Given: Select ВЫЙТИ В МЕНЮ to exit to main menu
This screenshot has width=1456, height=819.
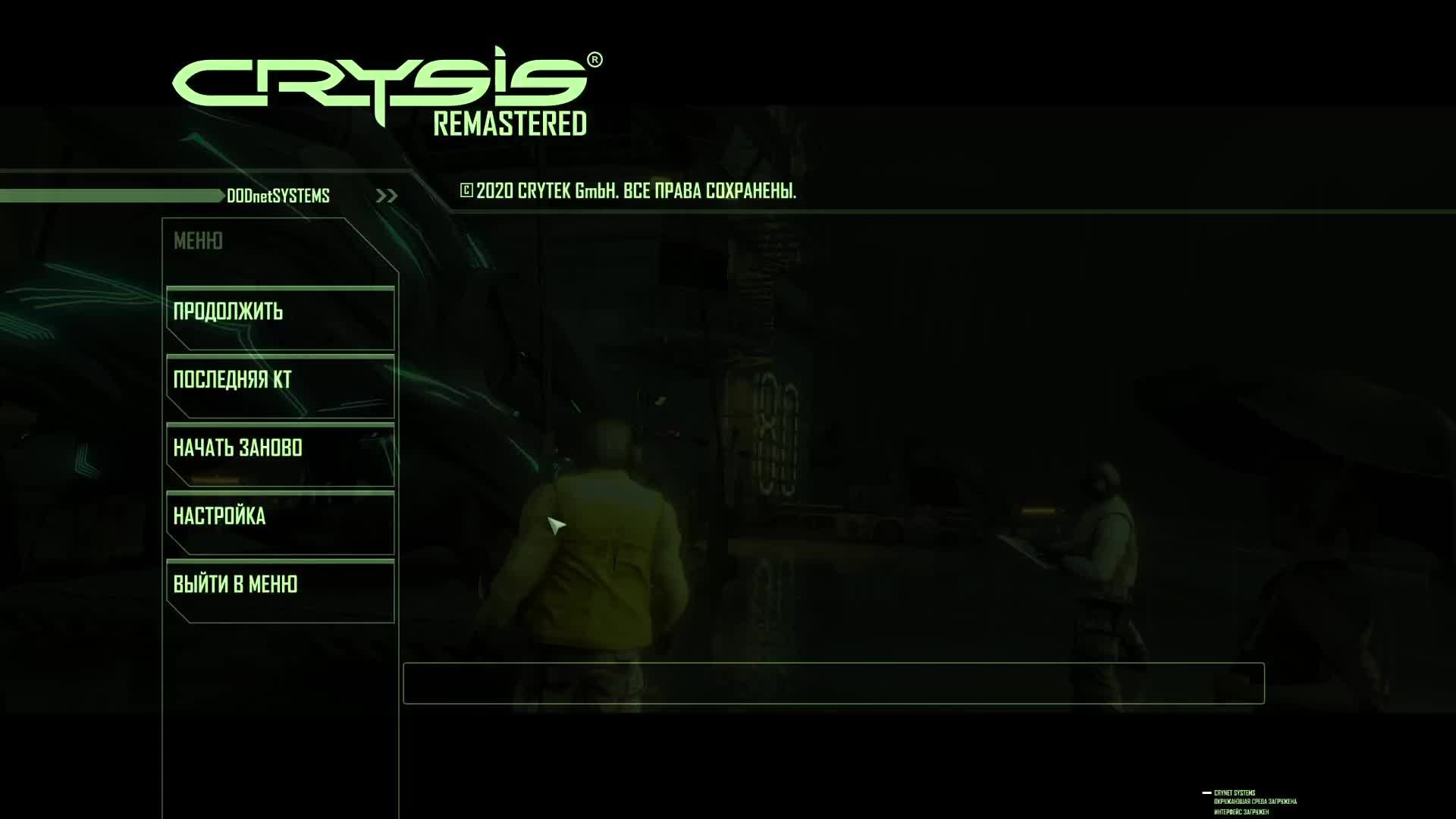Looking at the screenshot, I should point(235,584).
